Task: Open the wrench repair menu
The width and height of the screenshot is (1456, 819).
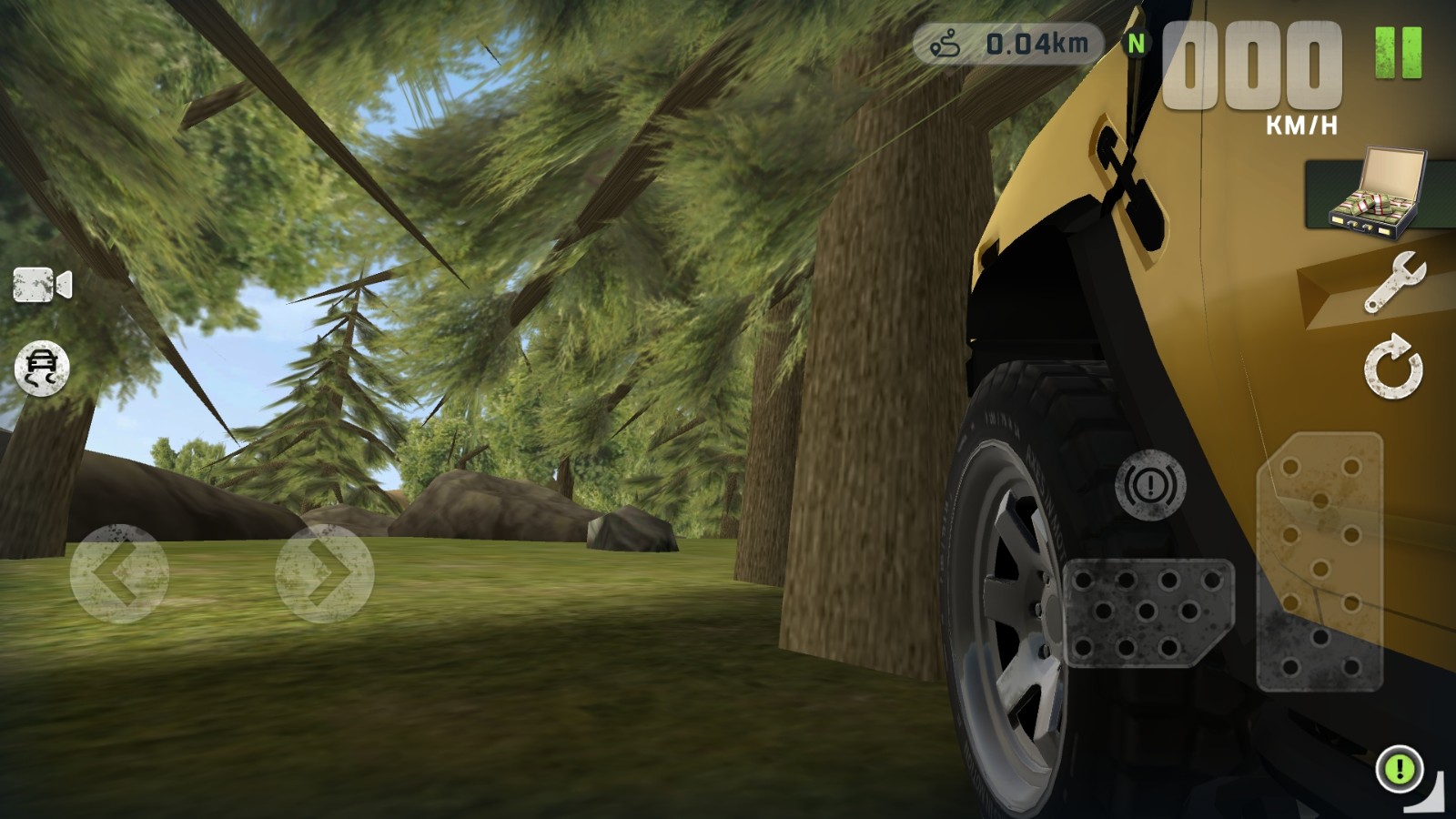Action: pyautogui.click(x=1394, y=282)
